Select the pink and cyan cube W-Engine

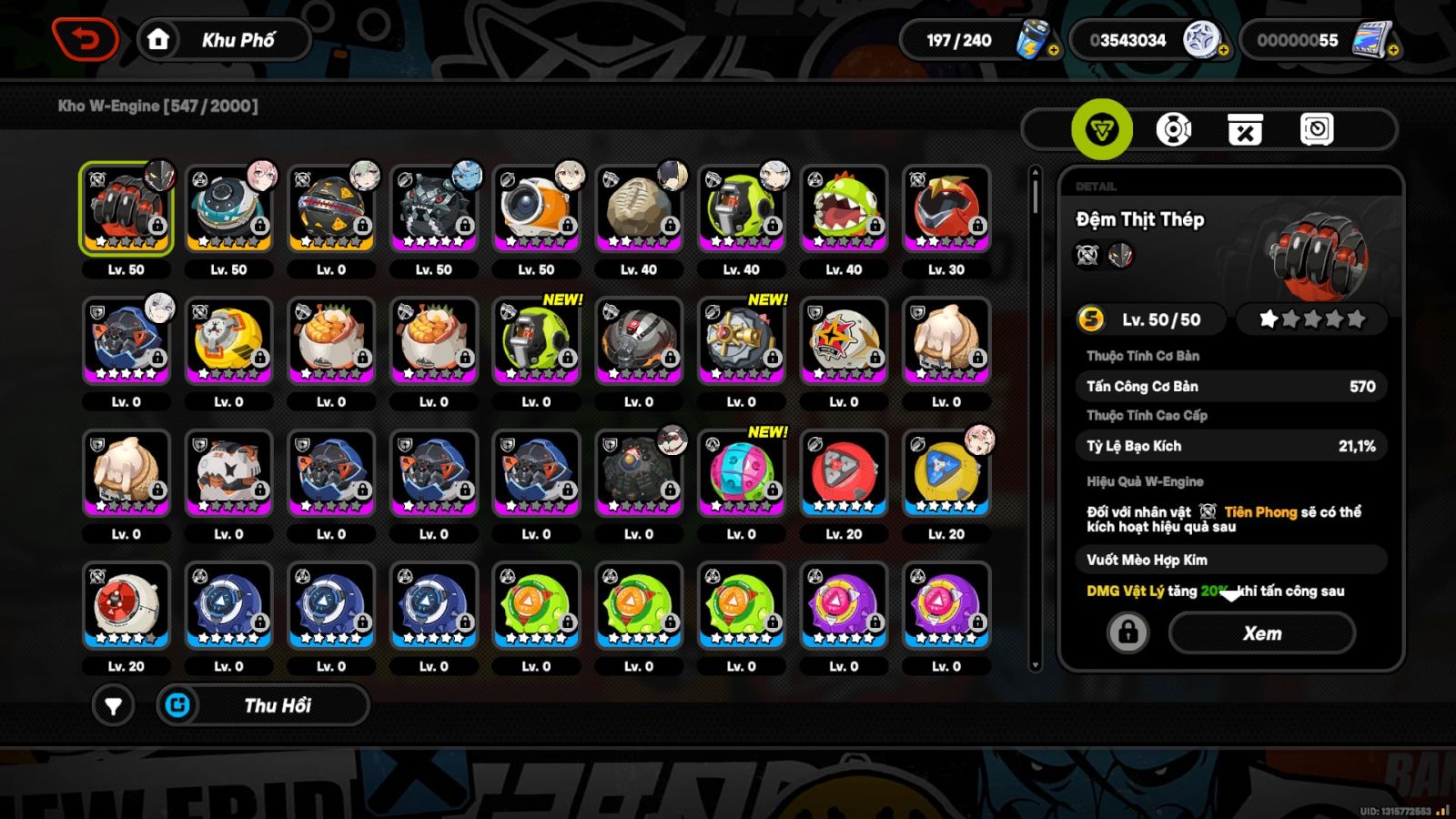[x=741, y=473]
